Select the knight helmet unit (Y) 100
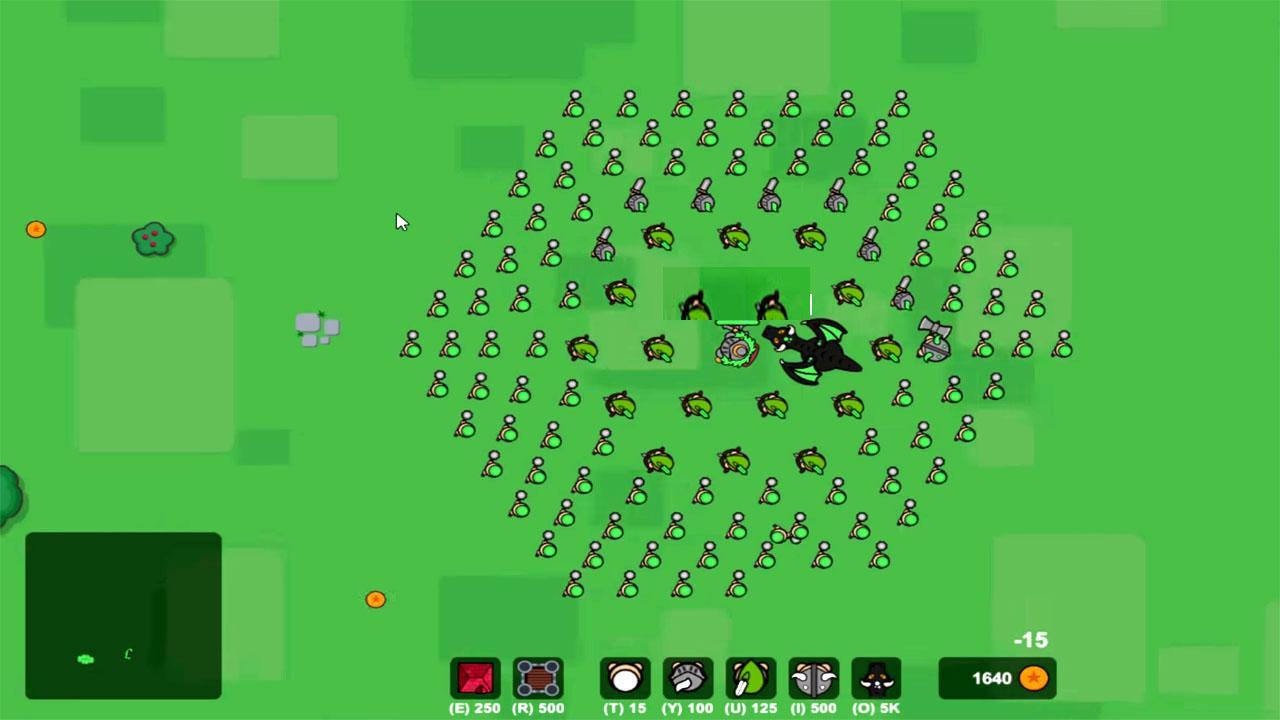 pos(688,676)
